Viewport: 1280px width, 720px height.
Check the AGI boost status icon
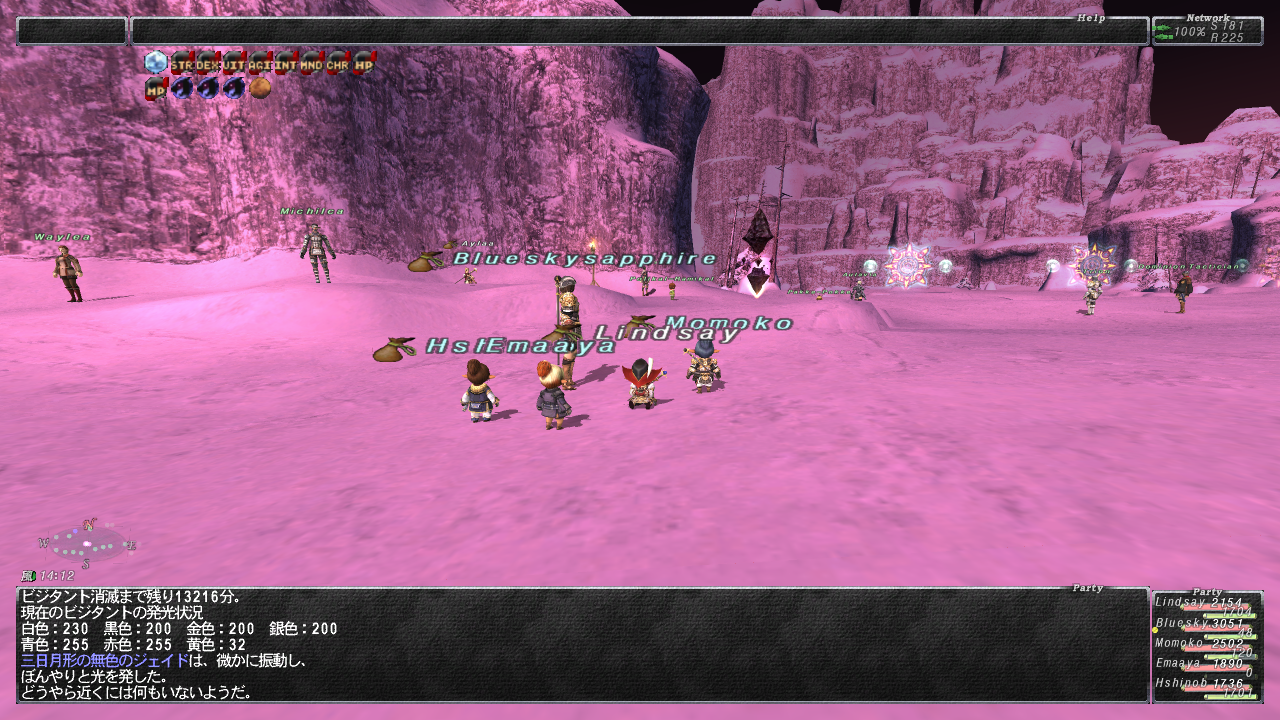pos(260,63)
